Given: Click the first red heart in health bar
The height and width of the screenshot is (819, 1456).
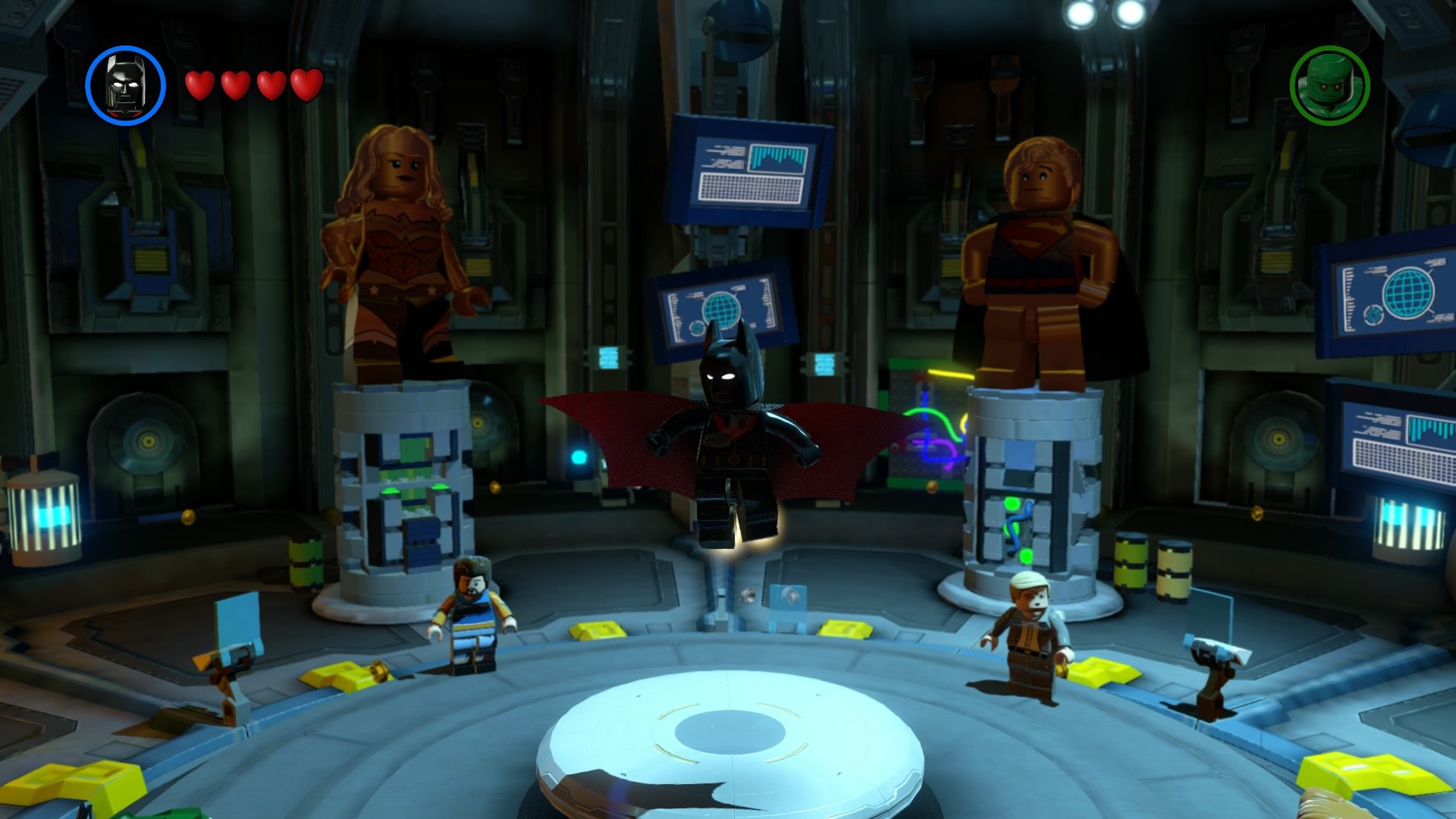Looking at the screenshot, I should [x=200, y=85].
